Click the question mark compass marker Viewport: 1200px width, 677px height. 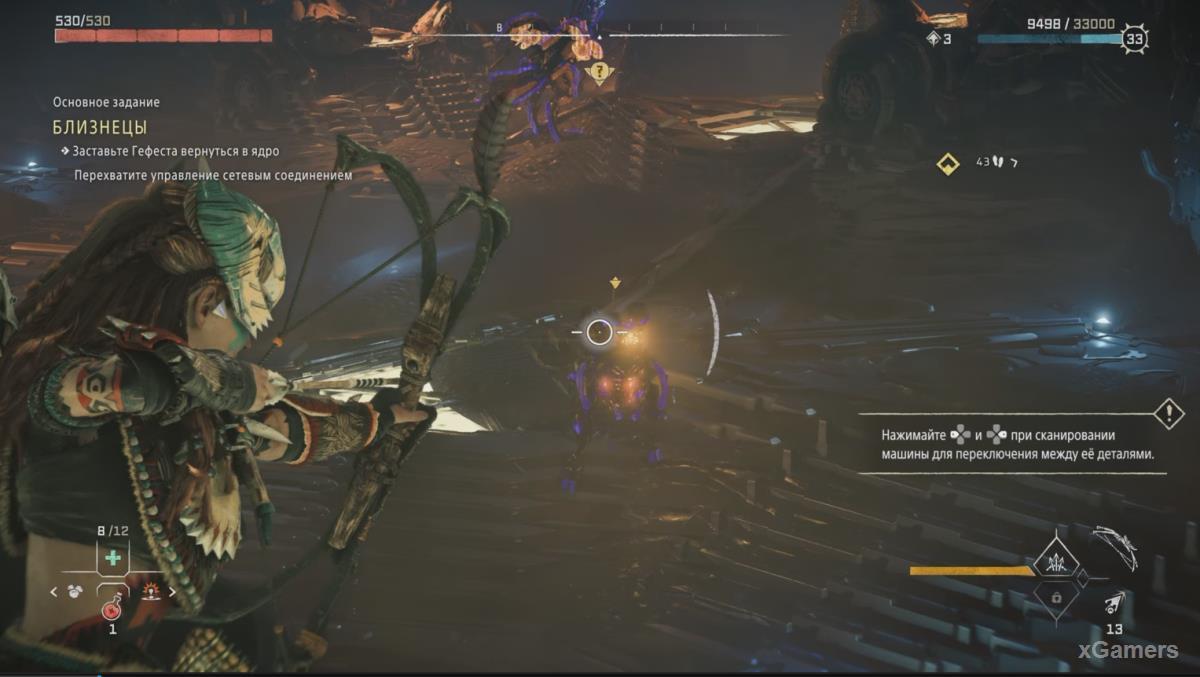coord(599,72)
